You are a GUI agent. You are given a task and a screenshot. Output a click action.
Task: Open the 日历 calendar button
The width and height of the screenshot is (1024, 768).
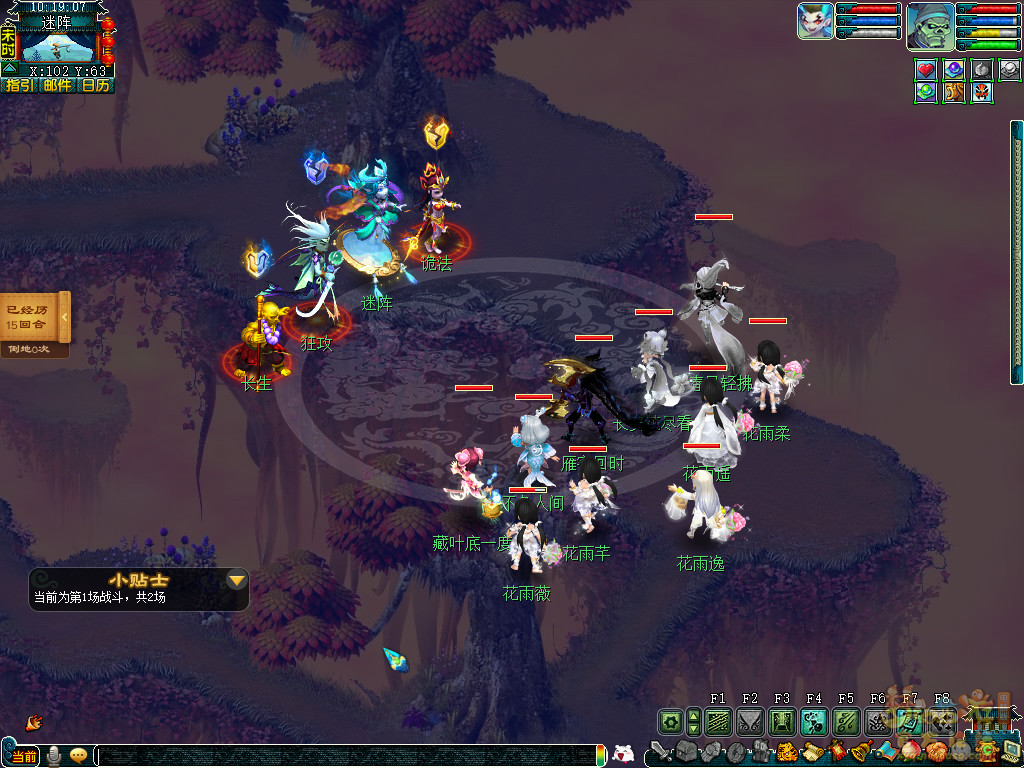(x=96, y=86)
